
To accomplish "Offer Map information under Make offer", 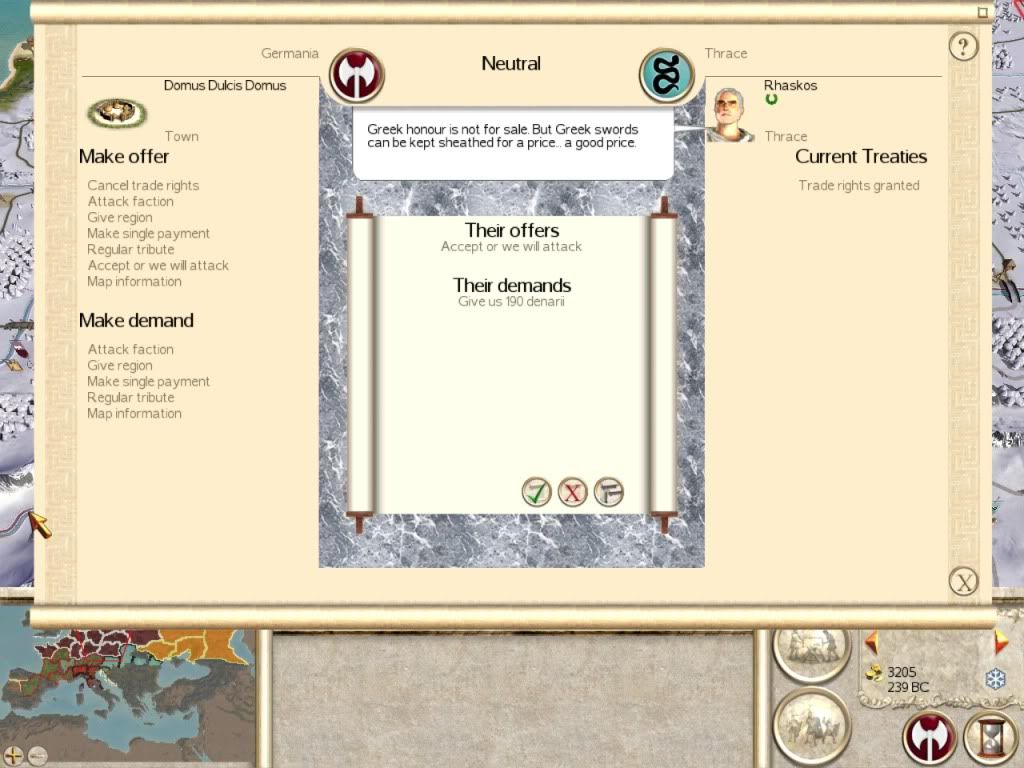I will tap(134, 281).
